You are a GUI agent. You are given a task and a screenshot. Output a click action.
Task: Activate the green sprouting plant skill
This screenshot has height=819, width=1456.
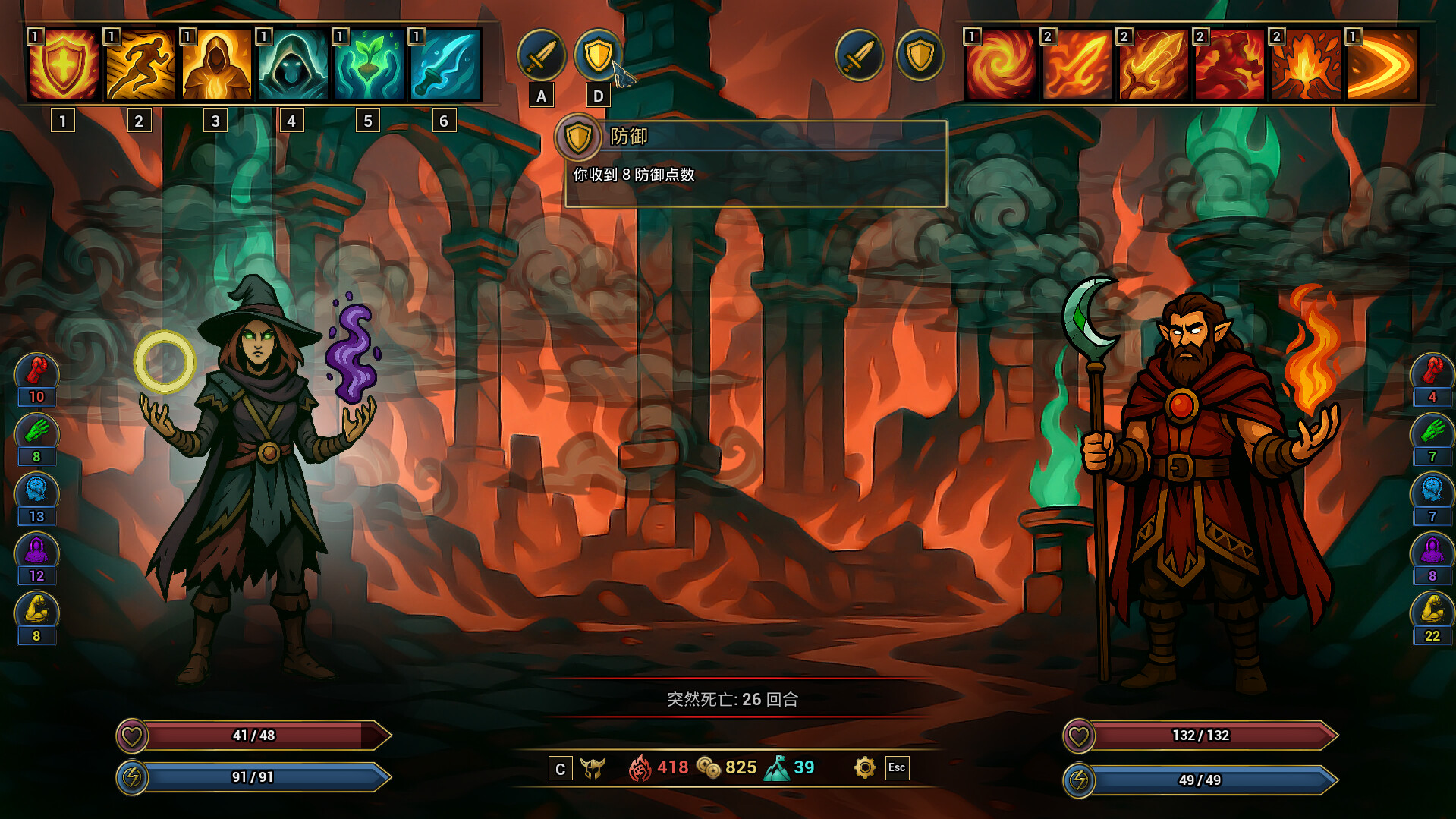(369, 65)
